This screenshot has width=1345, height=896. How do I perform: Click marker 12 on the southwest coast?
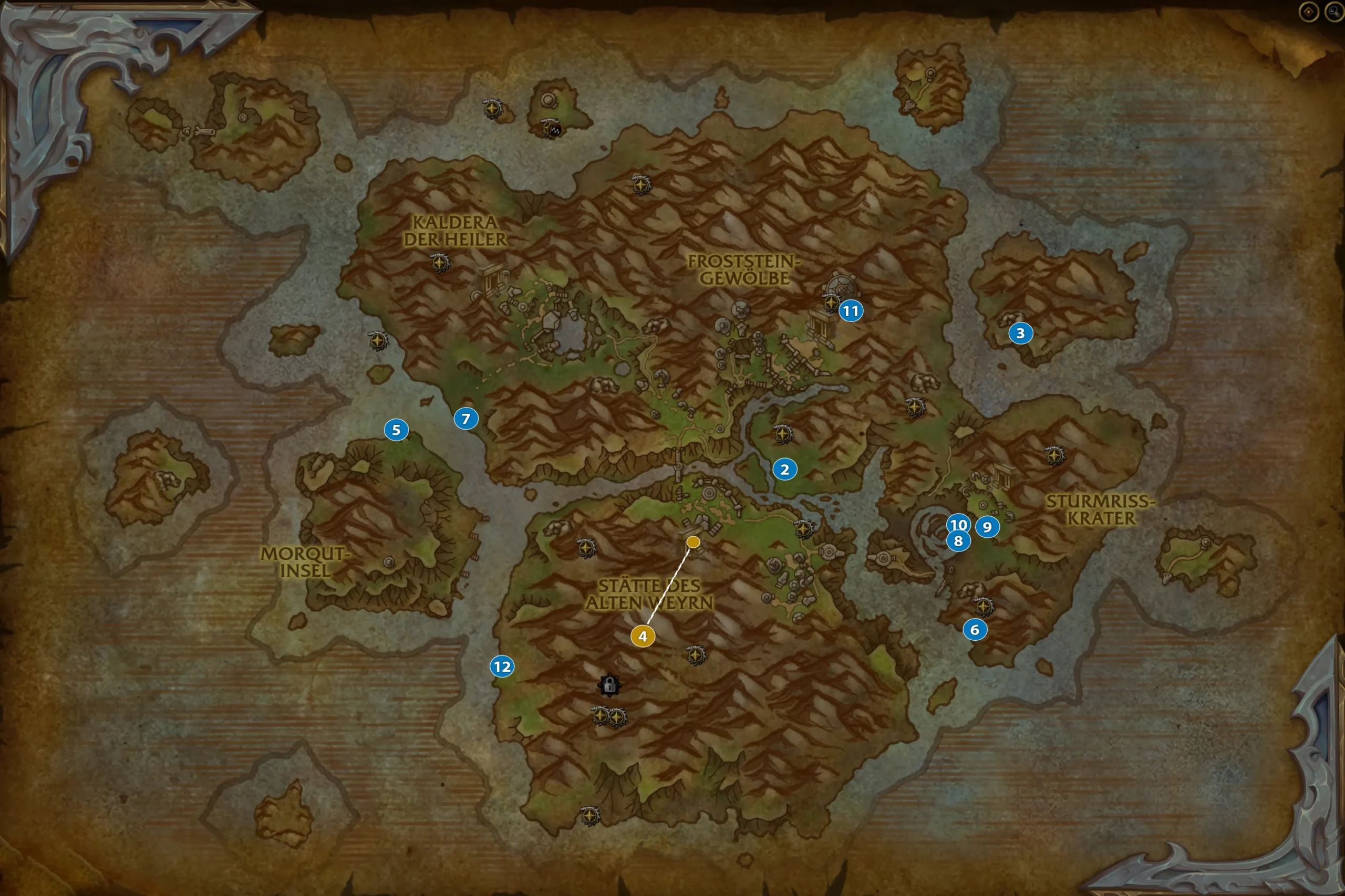502,666
